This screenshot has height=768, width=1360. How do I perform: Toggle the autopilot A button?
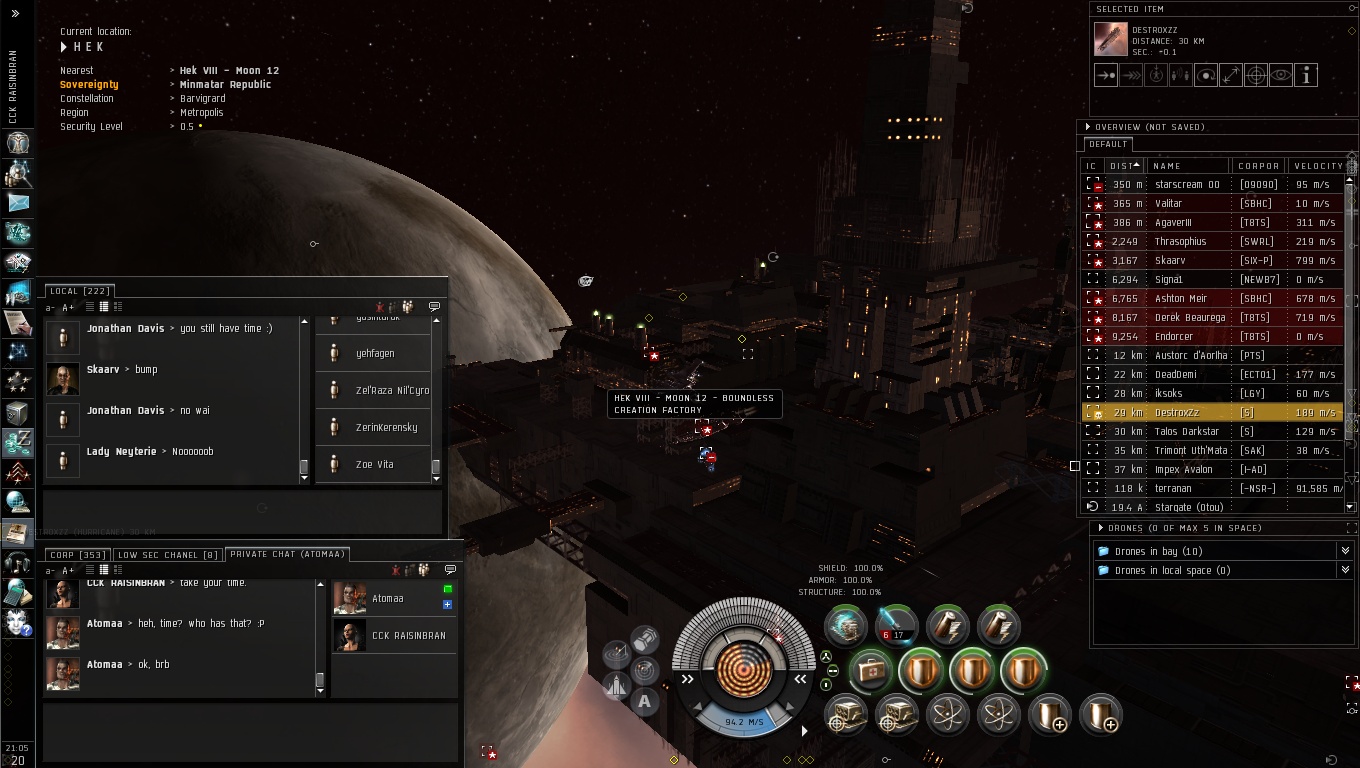click(x=644, y=701)
